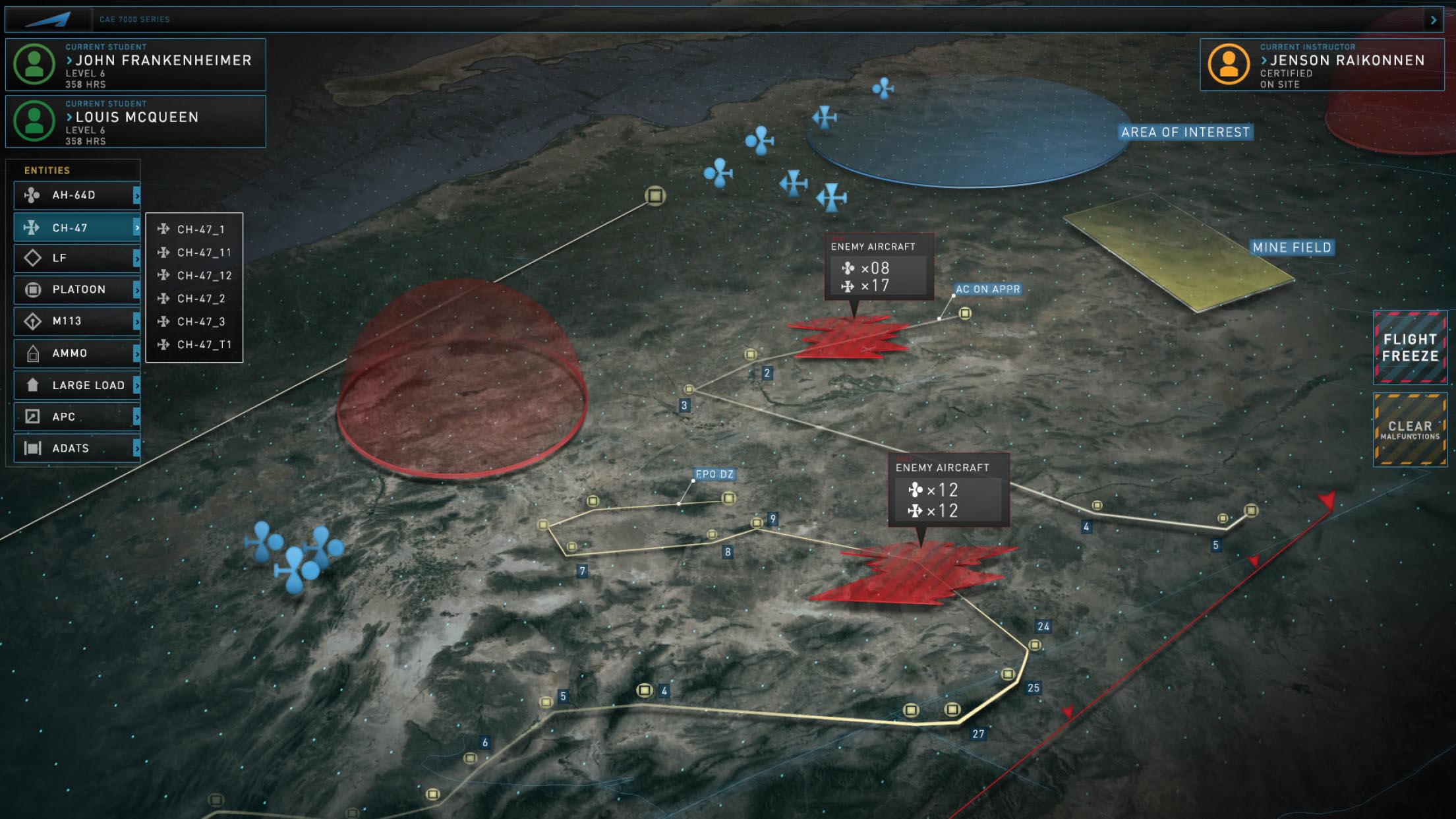Activate the FLIGHT FREEZE button
1456x819 pixels.
(1410, 348)
